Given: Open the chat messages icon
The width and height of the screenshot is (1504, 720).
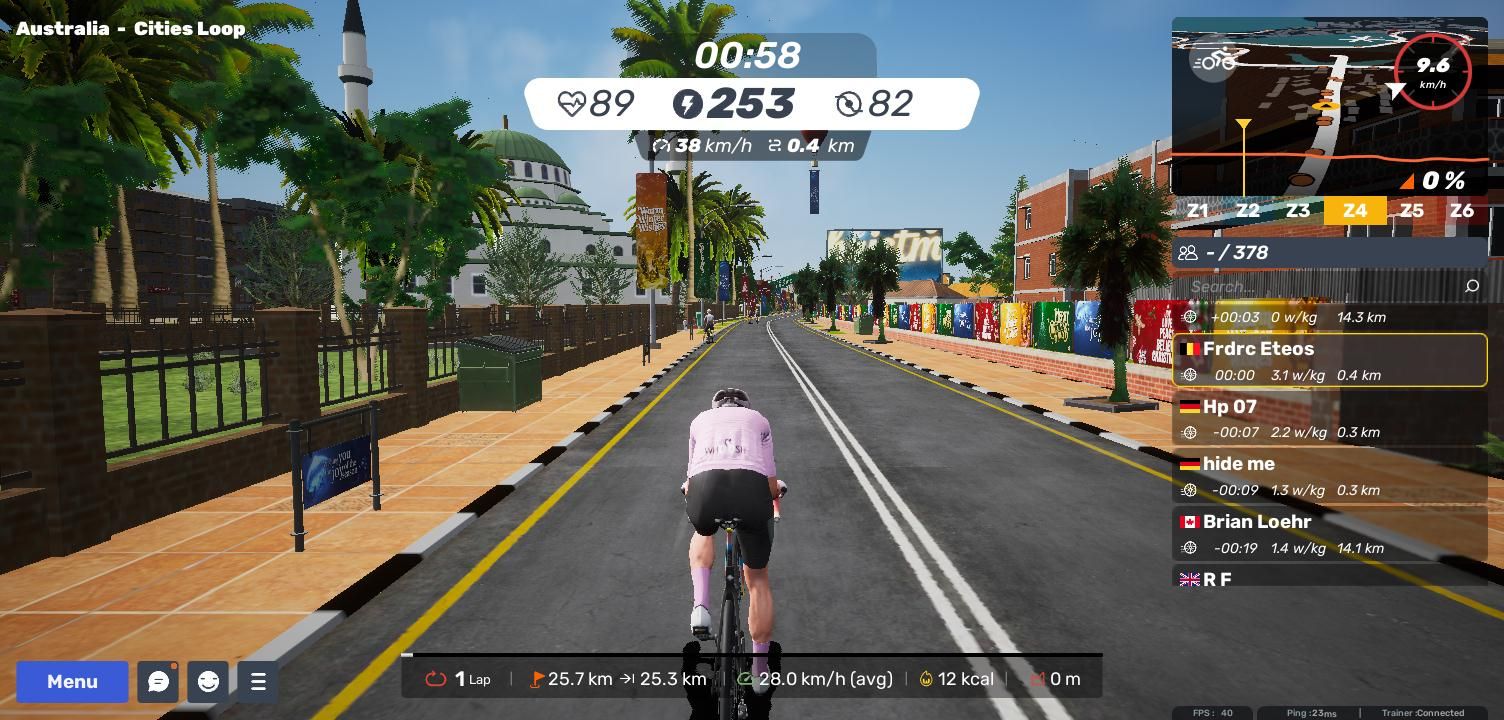Looking at the screenshot, I should tap(158, 681).
